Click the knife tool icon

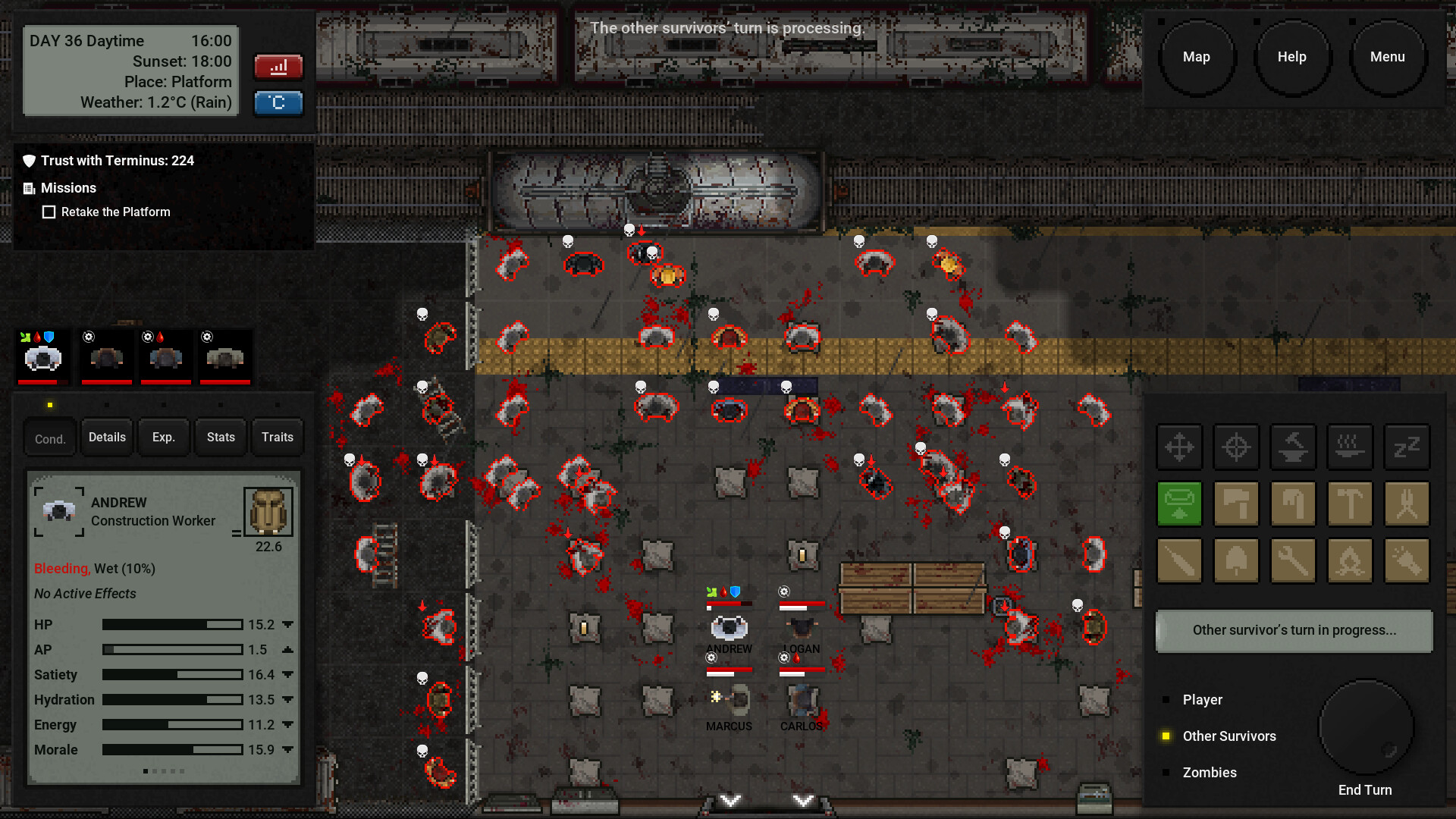[1180, 561]
